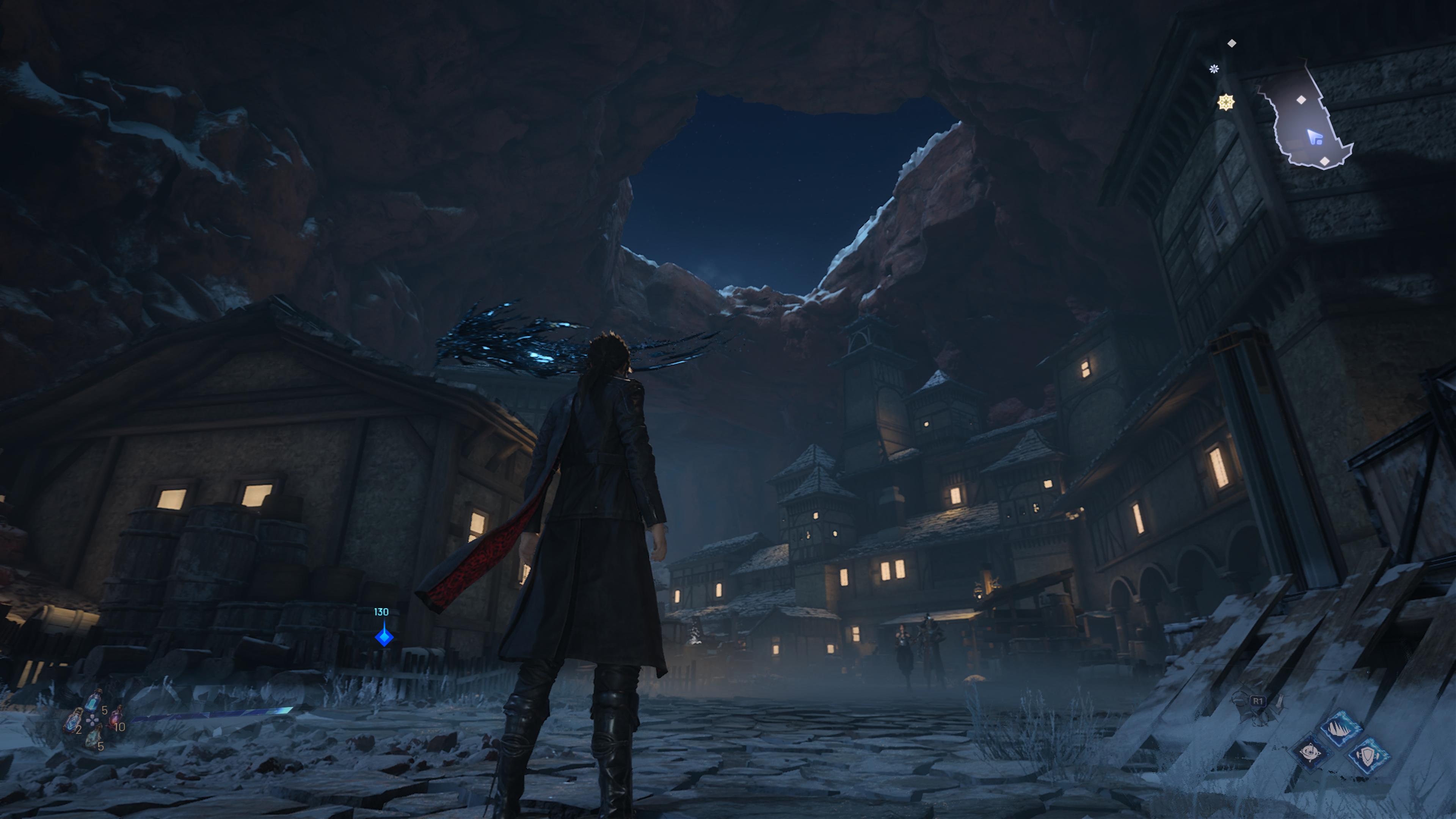1456x819 pixels.
Task: Click the blue player arrow on the minimap
Action: pos(1314,137)
